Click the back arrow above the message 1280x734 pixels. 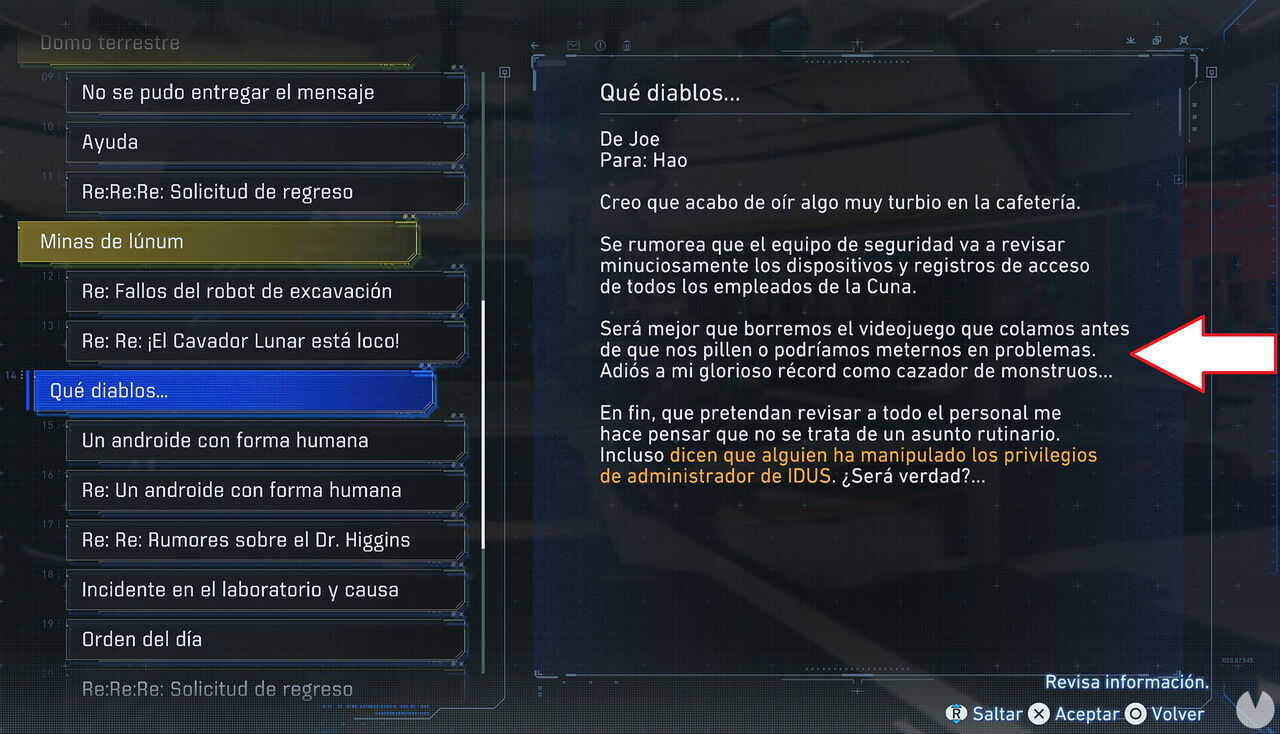(535, 45)
